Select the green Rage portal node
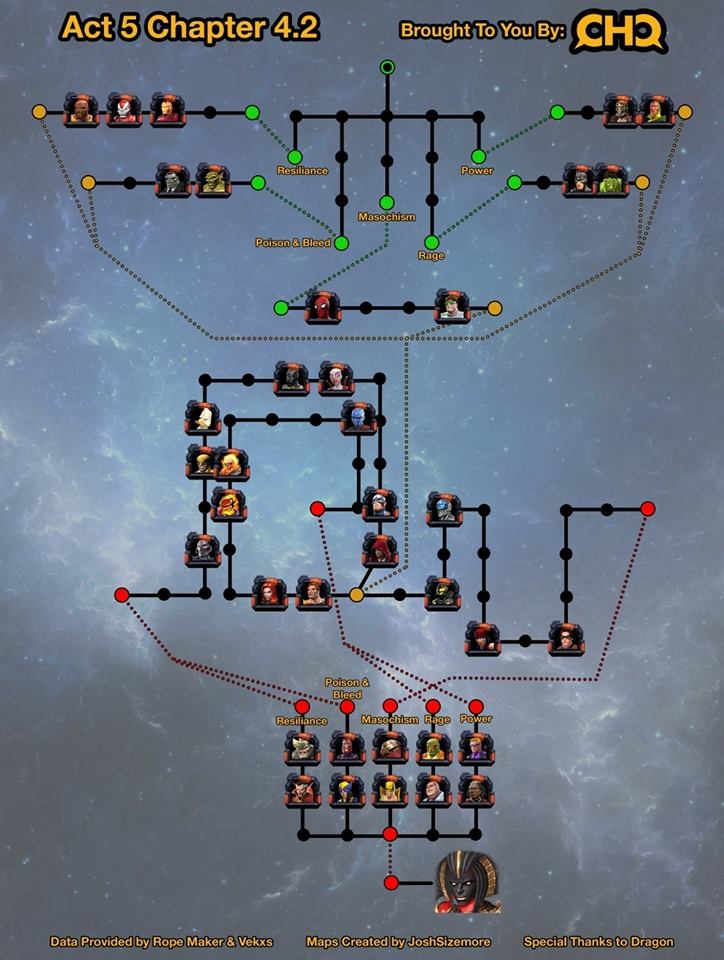Viewport: 724px width, 960px height. 432,243
